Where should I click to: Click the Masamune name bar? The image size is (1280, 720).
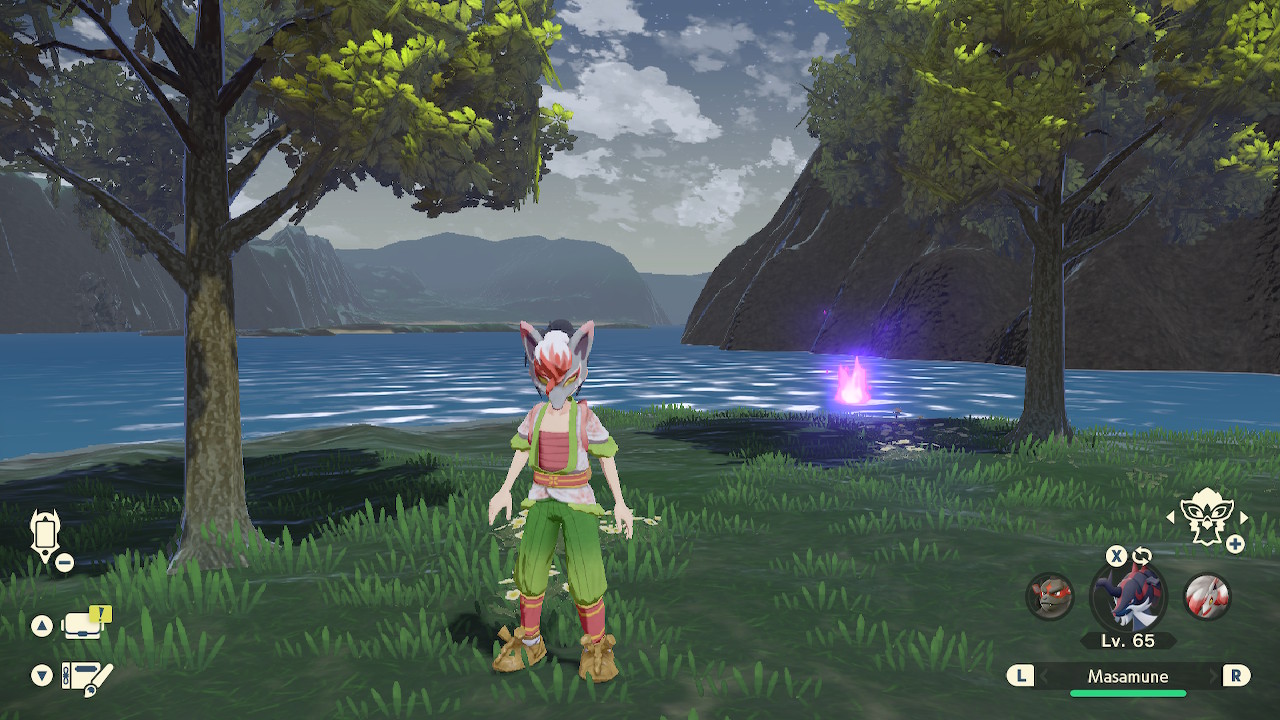tap(1128, 677)
